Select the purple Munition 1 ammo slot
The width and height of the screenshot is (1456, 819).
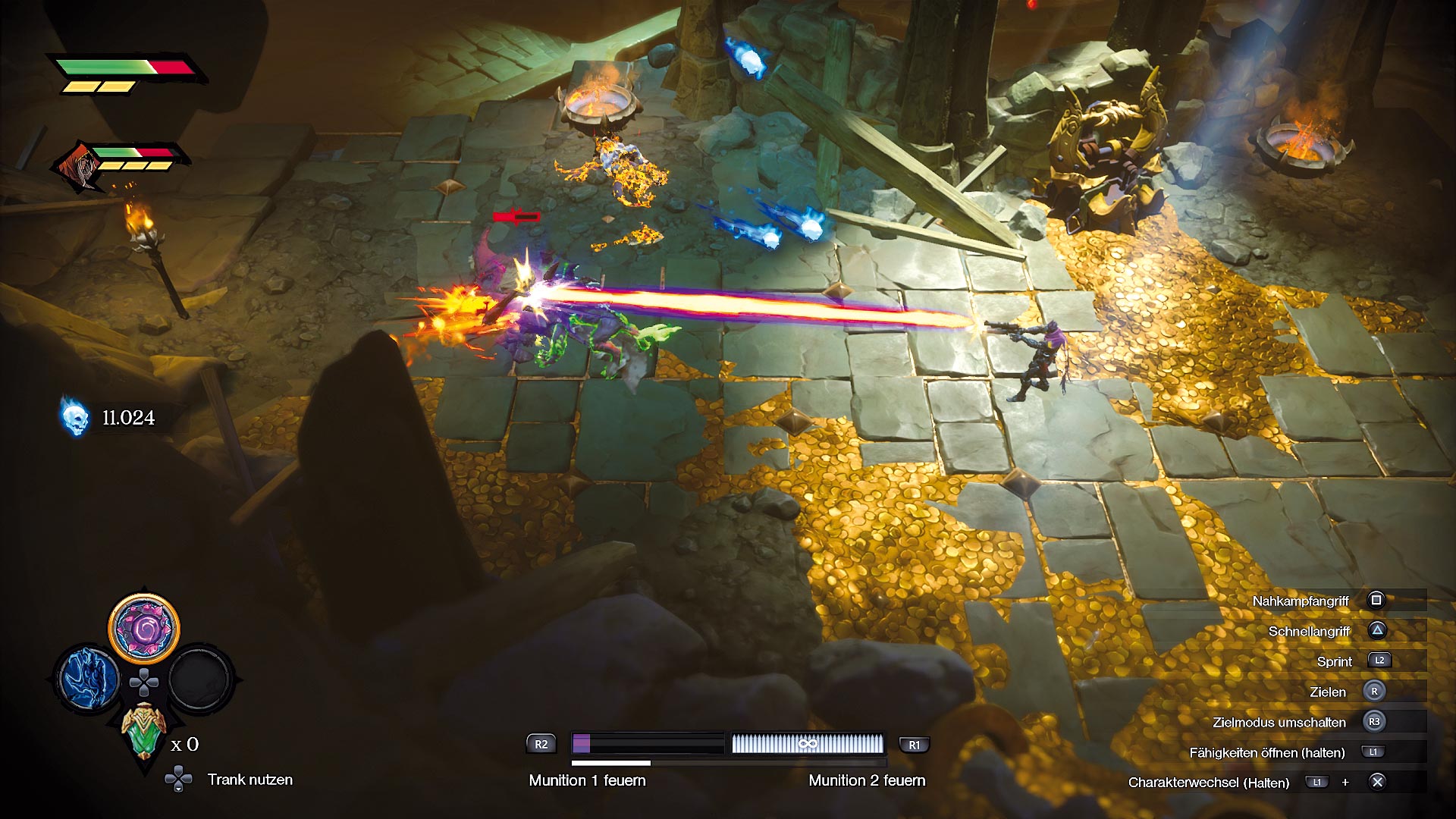click(x=648, y=743)
